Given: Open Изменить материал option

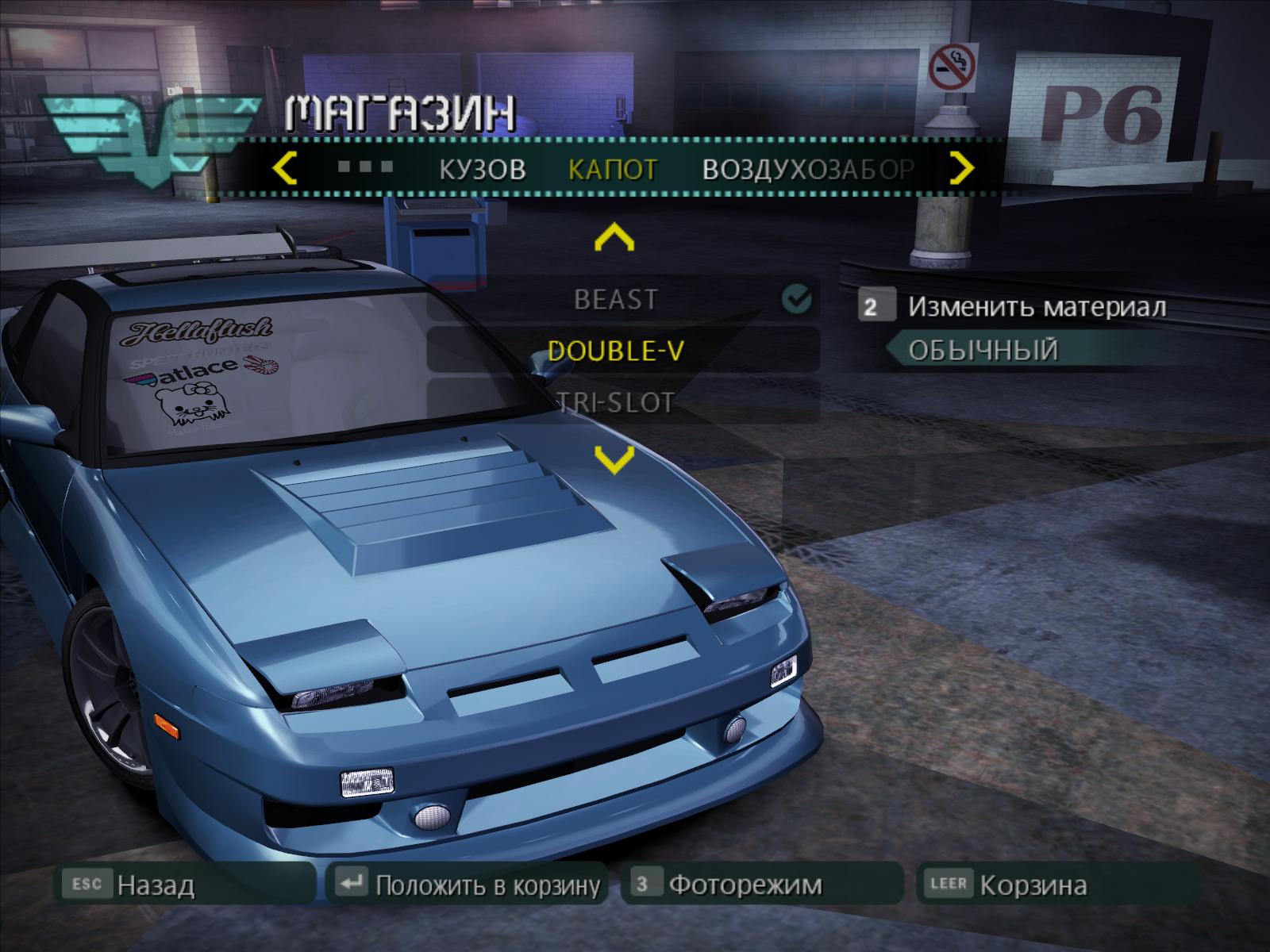Looking at the screenshot, I should (1037, 306).
